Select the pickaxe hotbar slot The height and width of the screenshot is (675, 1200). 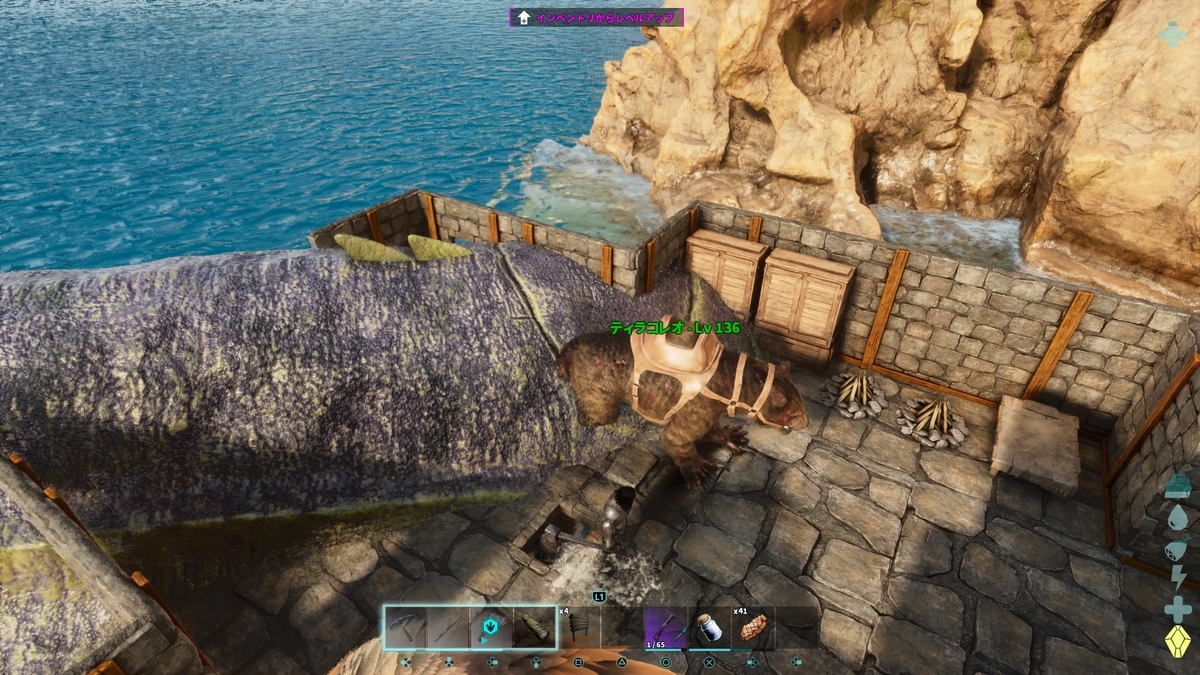[x=406, y=628]
